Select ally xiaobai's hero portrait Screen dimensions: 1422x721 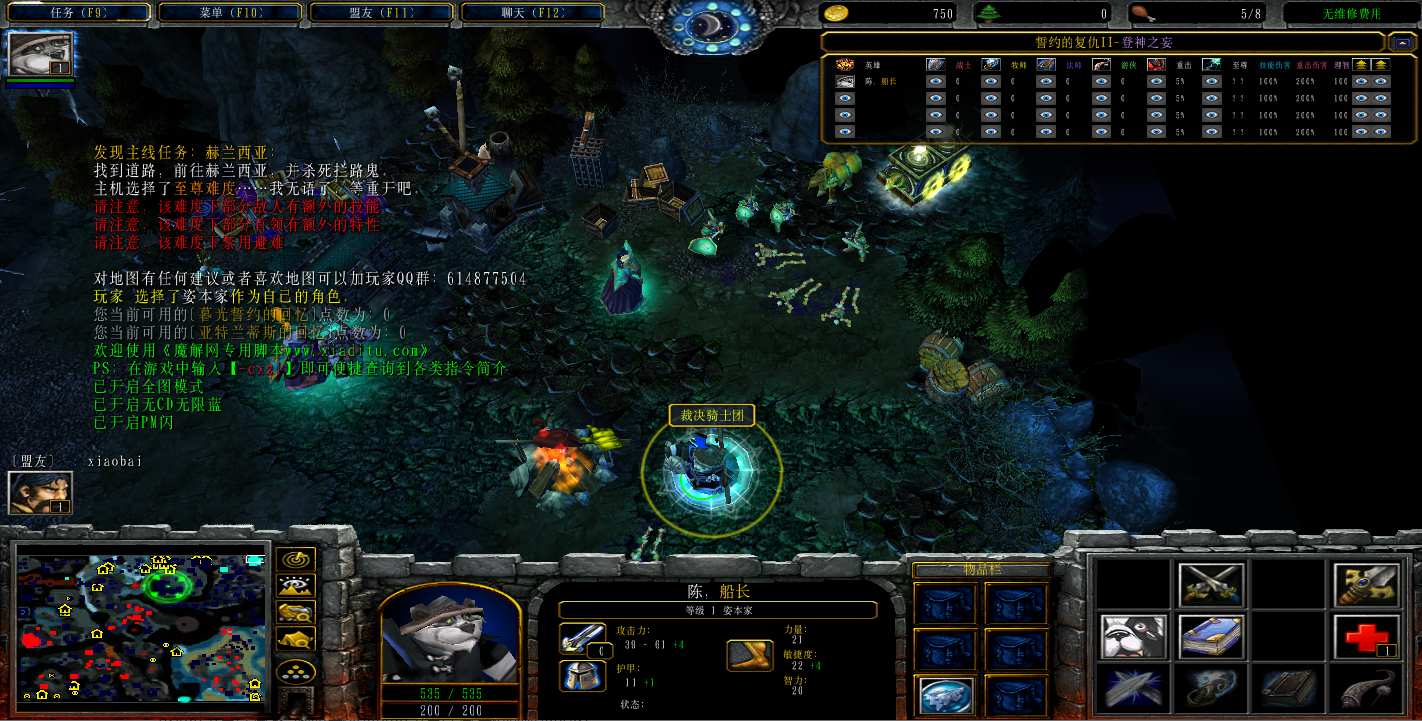point(41,492)
